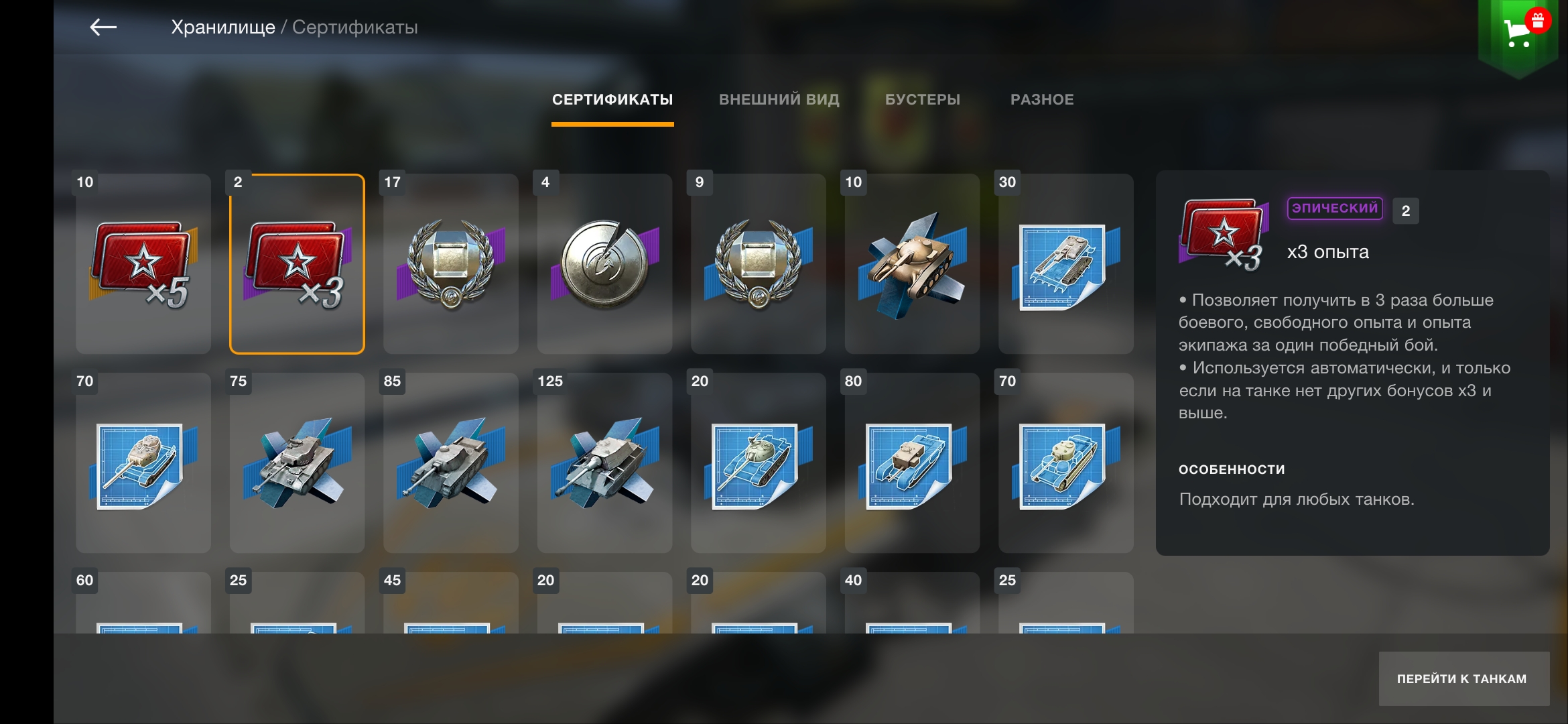
Task: Pick the tank certificate with count 125
Action: point(604,463)
